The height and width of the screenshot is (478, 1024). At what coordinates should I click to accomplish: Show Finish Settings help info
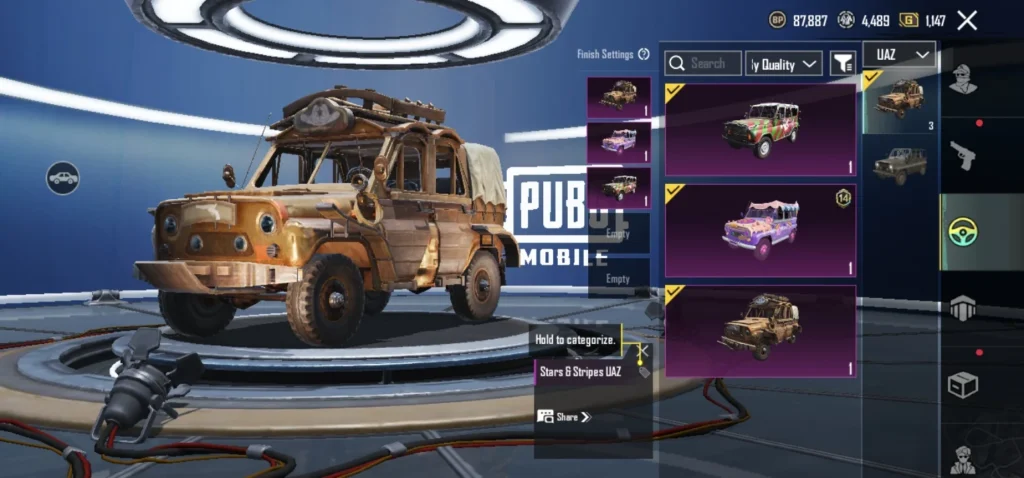coord(644,54)
